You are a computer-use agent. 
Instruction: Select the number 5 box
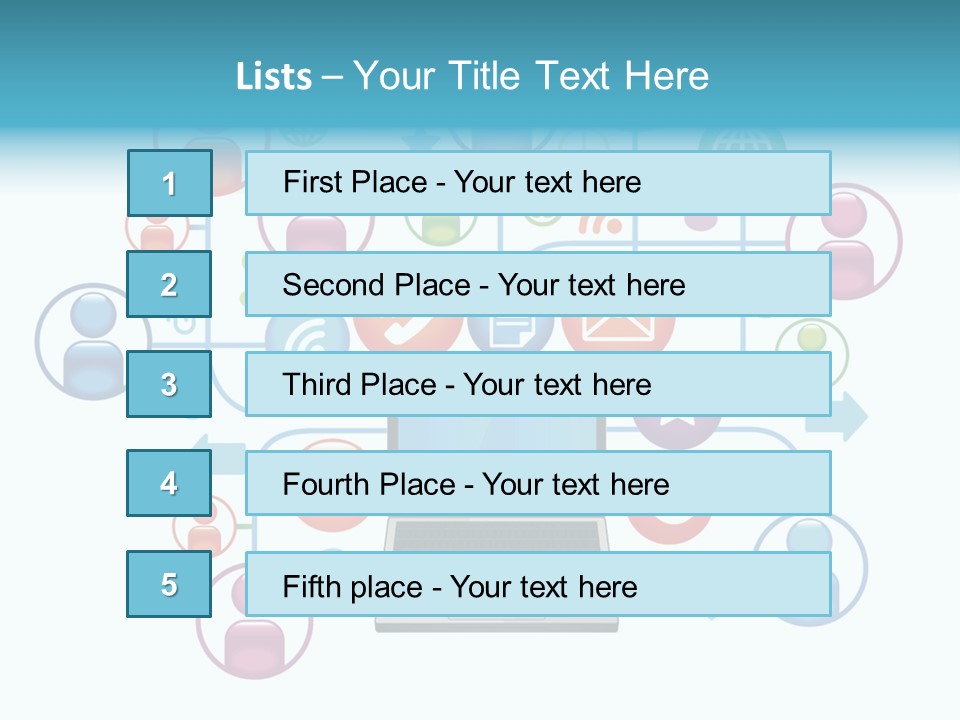coord(169,584)
